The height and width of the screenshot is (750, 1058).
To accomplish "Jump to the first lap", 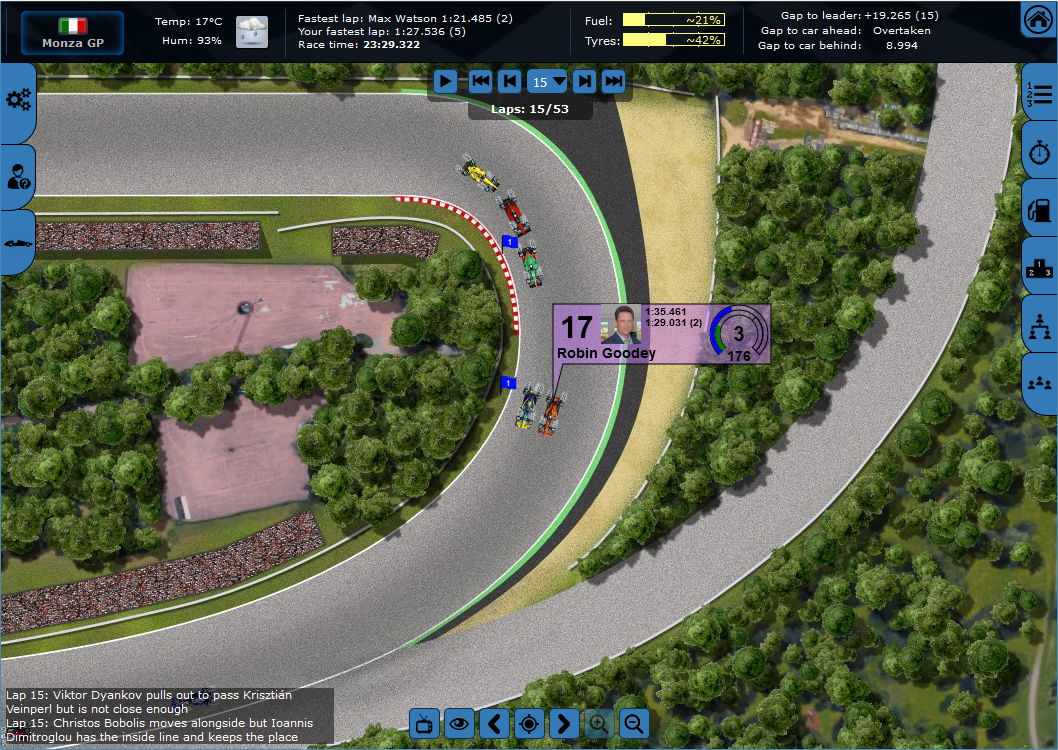I will (x=481, y=82).
